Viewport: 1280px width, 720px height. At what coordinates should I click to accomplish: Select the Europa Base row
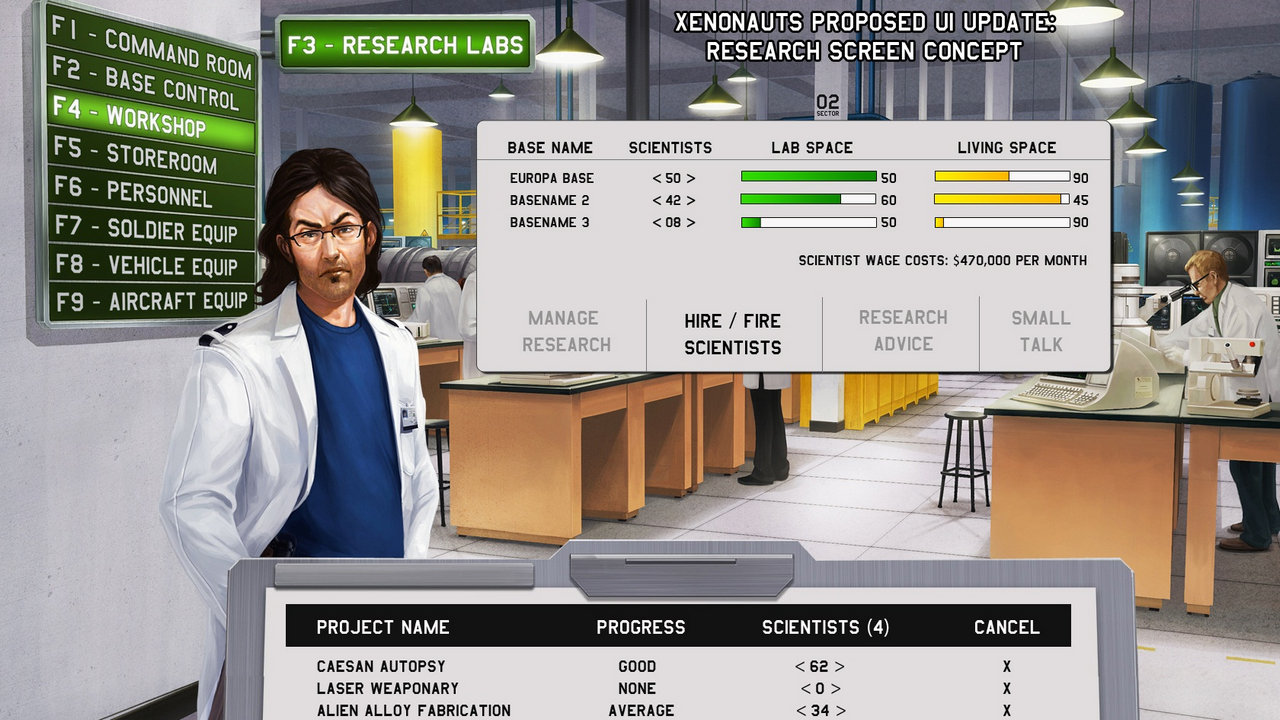tap(551, 178)
